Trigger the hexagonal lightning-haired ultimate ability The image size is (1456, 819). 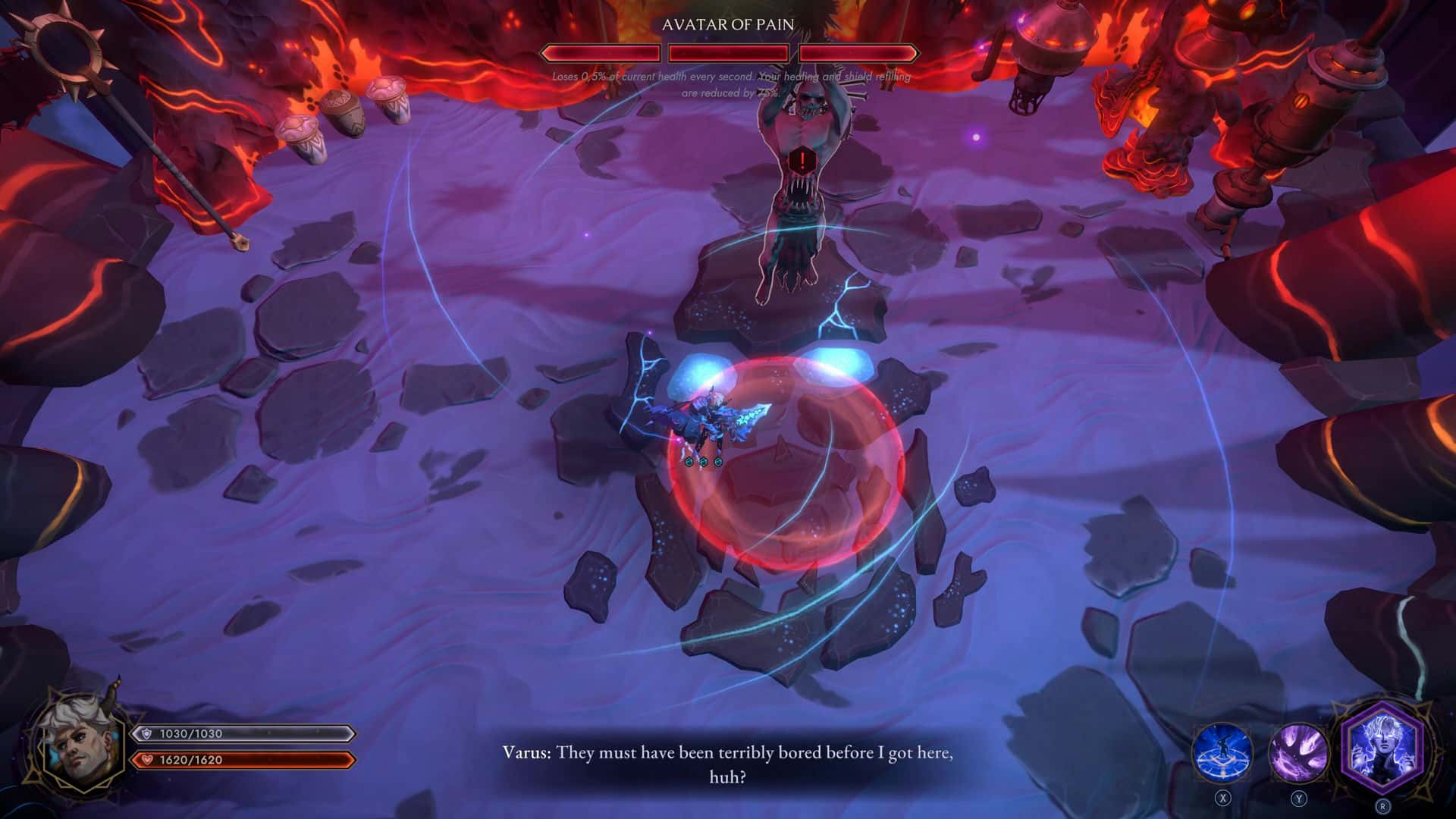[1382, 746]
